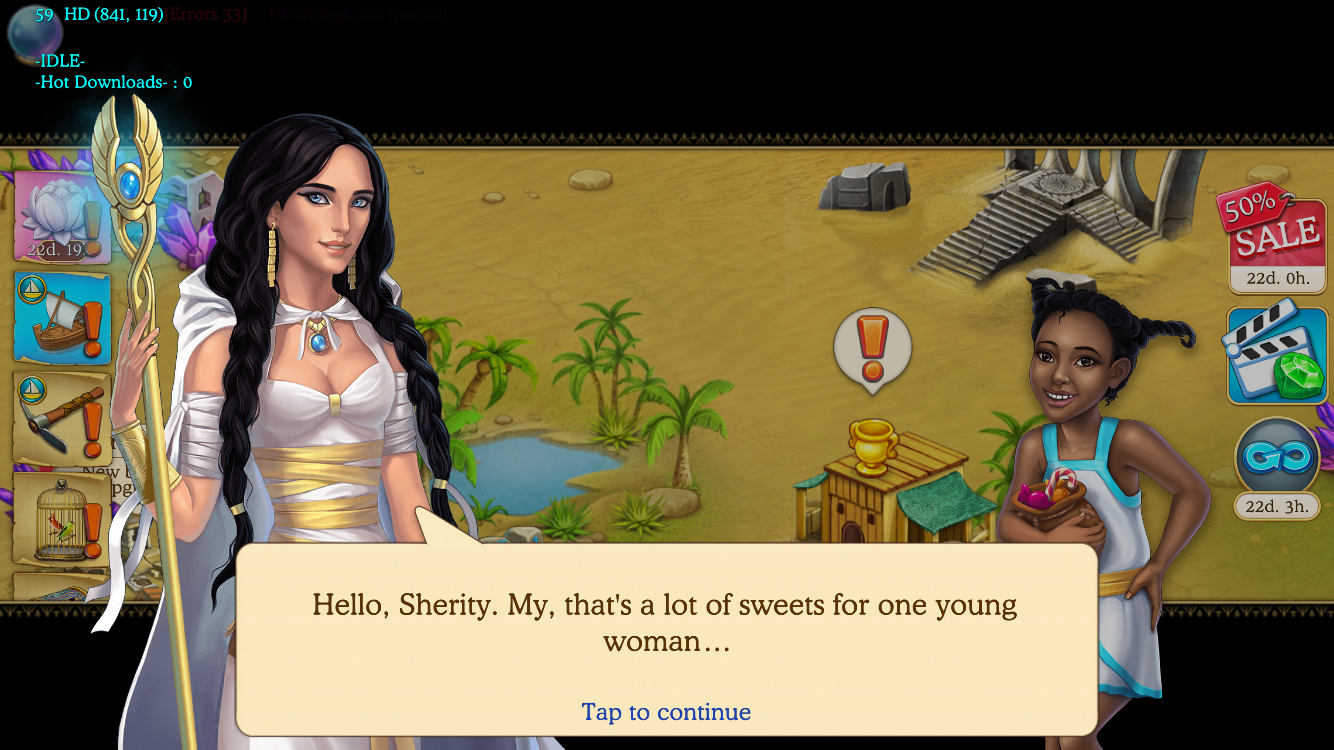Open the sailing ship quest icon
1334x750 pixels.
coord(62,317)
